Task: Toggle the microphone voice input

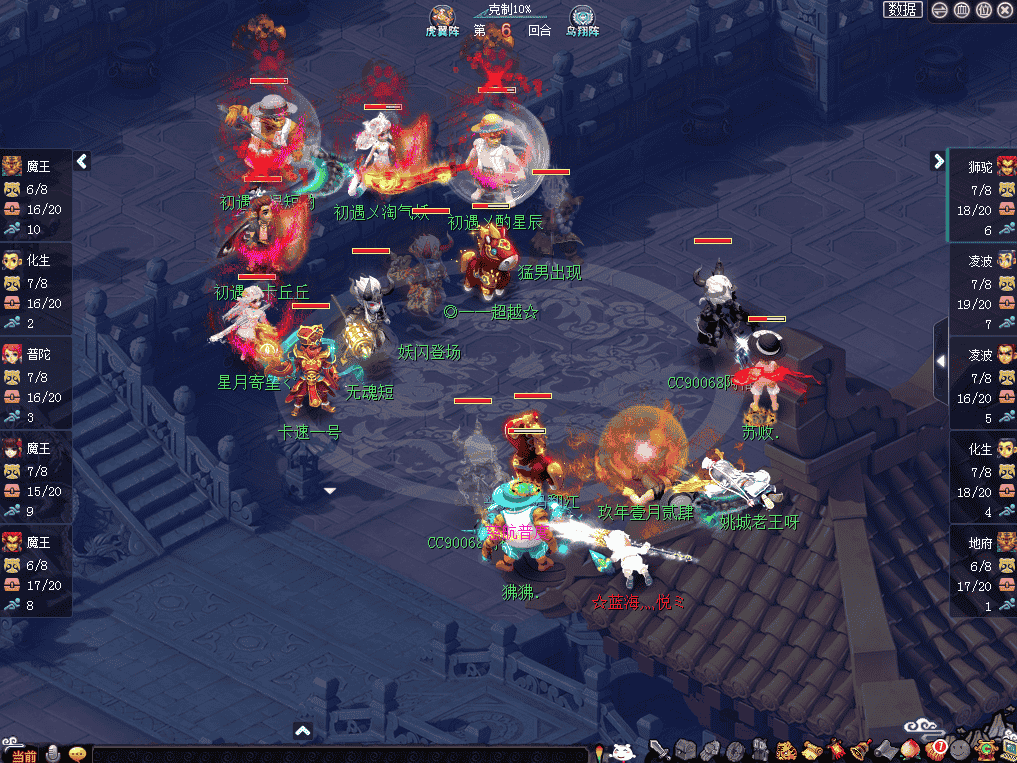Action: pos(52,753)
